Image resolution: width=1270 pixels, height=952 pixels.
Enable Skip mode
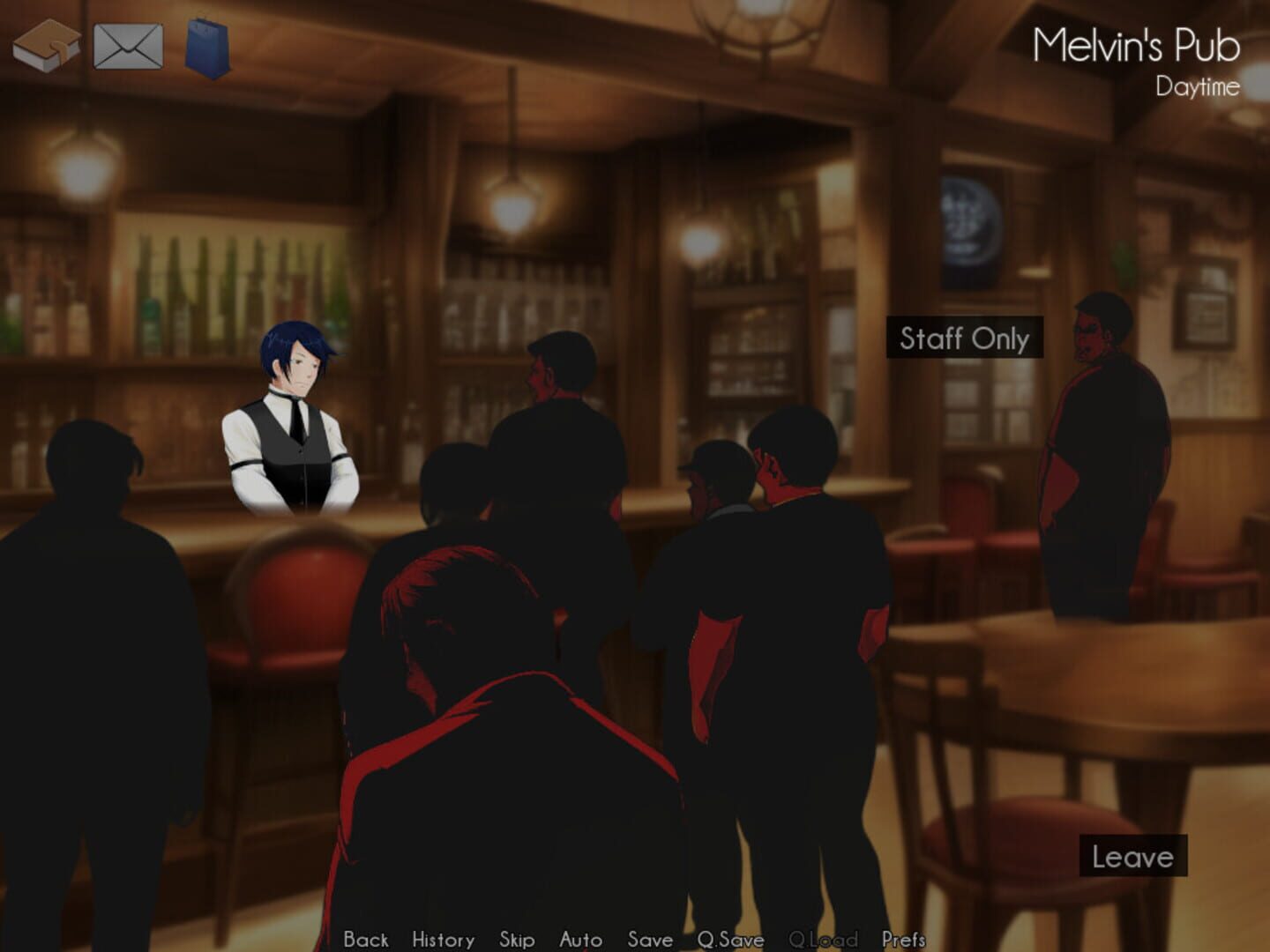pos(518,940)
